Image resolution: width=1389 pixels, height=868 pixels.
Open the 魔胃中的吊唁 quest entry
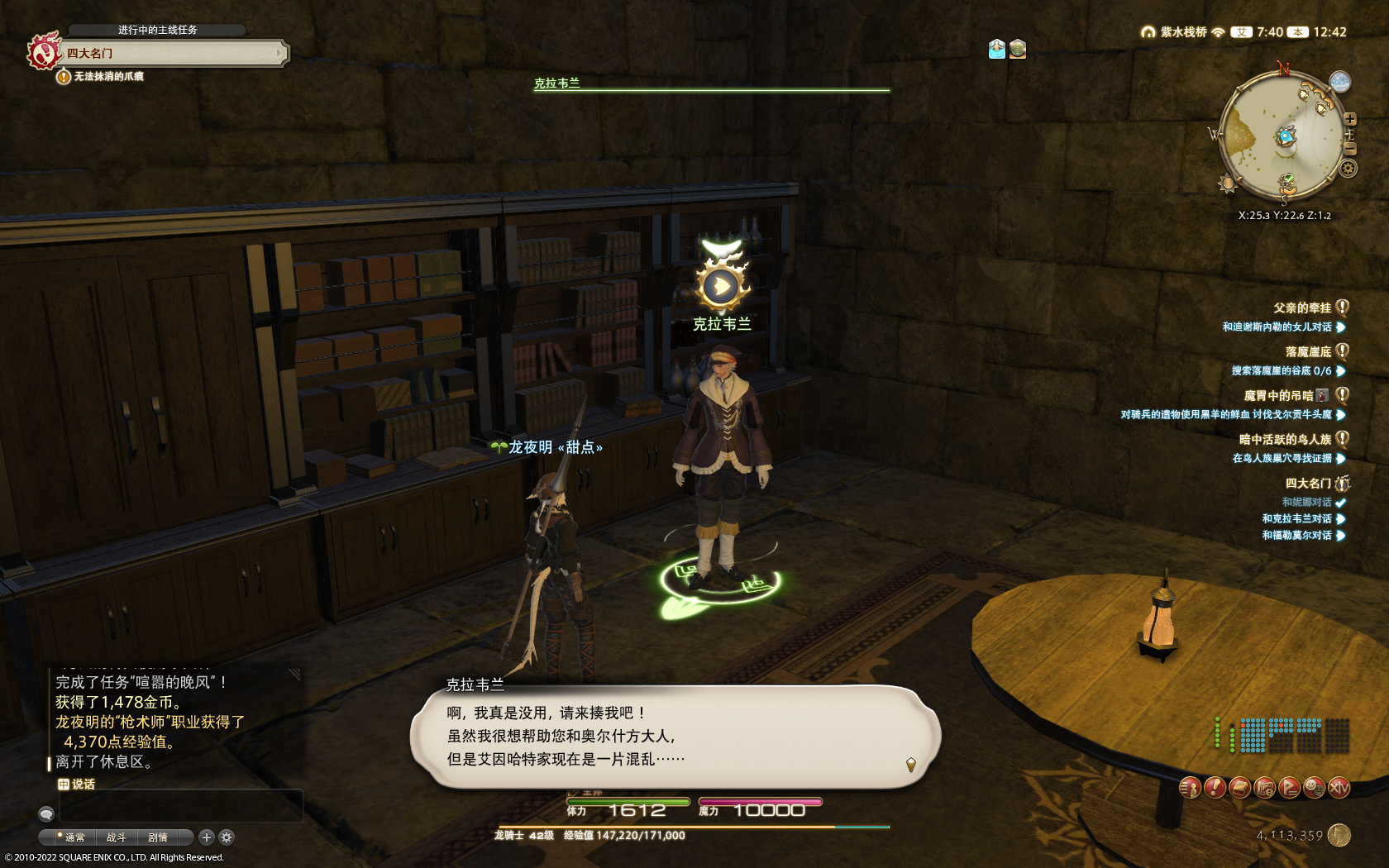[x=1279, y=396]
